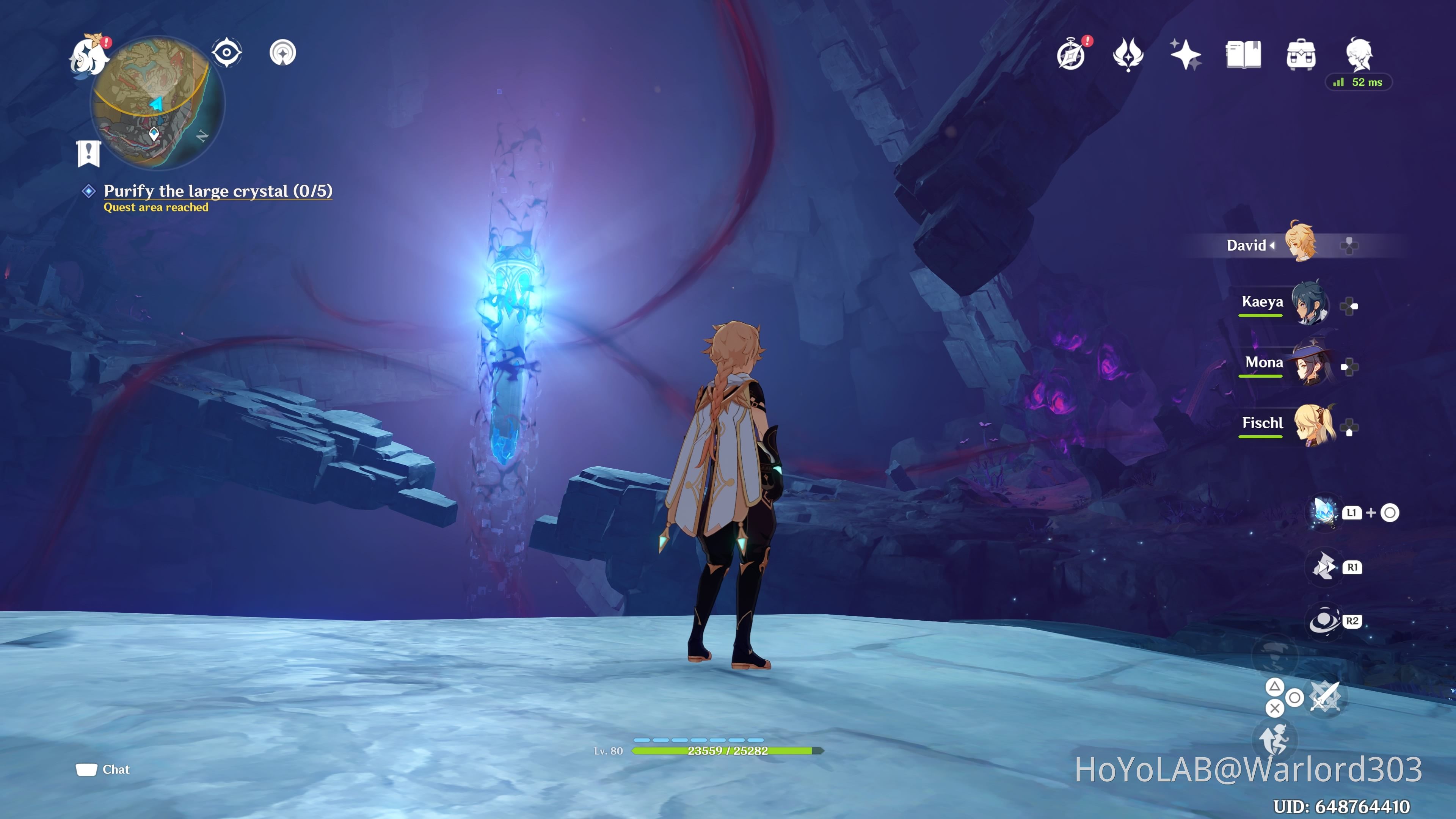Open the circular minimap
Viewport: 1456px width, 819px height.
[157, 103]
